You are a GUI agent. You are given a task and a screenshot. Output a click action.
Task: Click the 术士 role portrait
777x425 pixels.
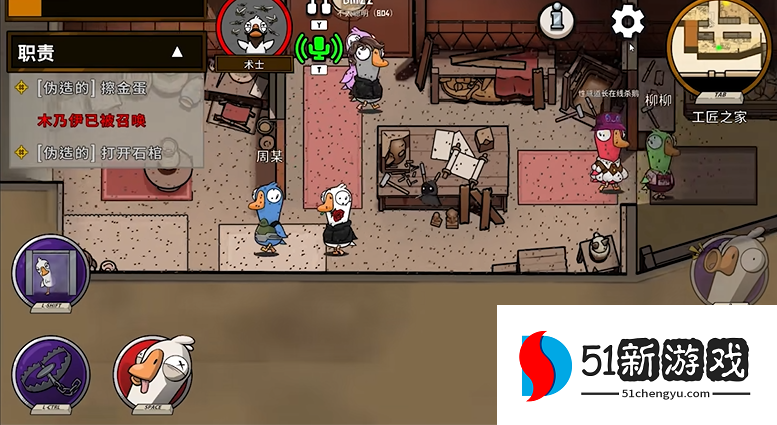tap(254, 32)
